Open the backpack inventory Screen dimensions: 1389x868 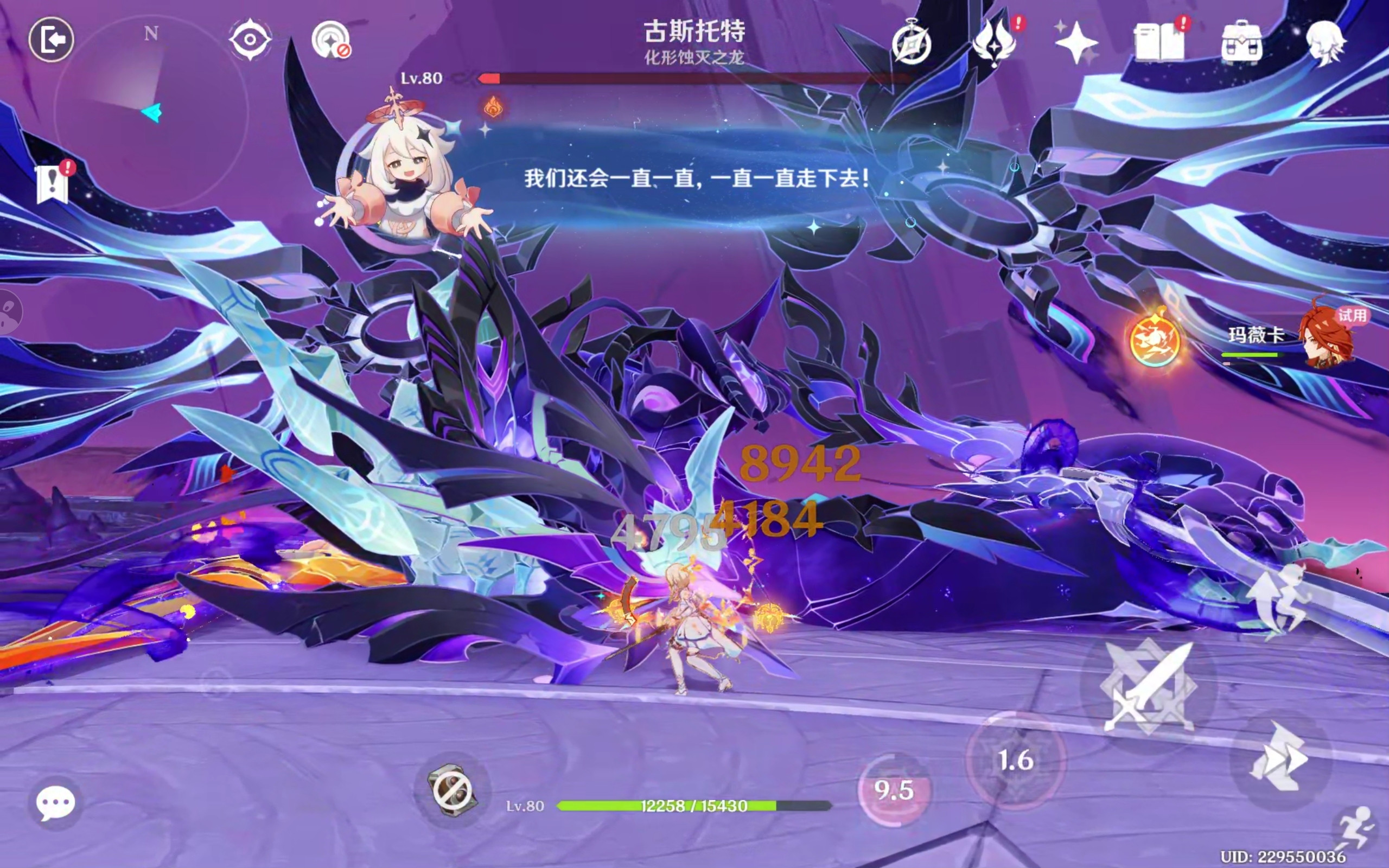coord(1241,43)
